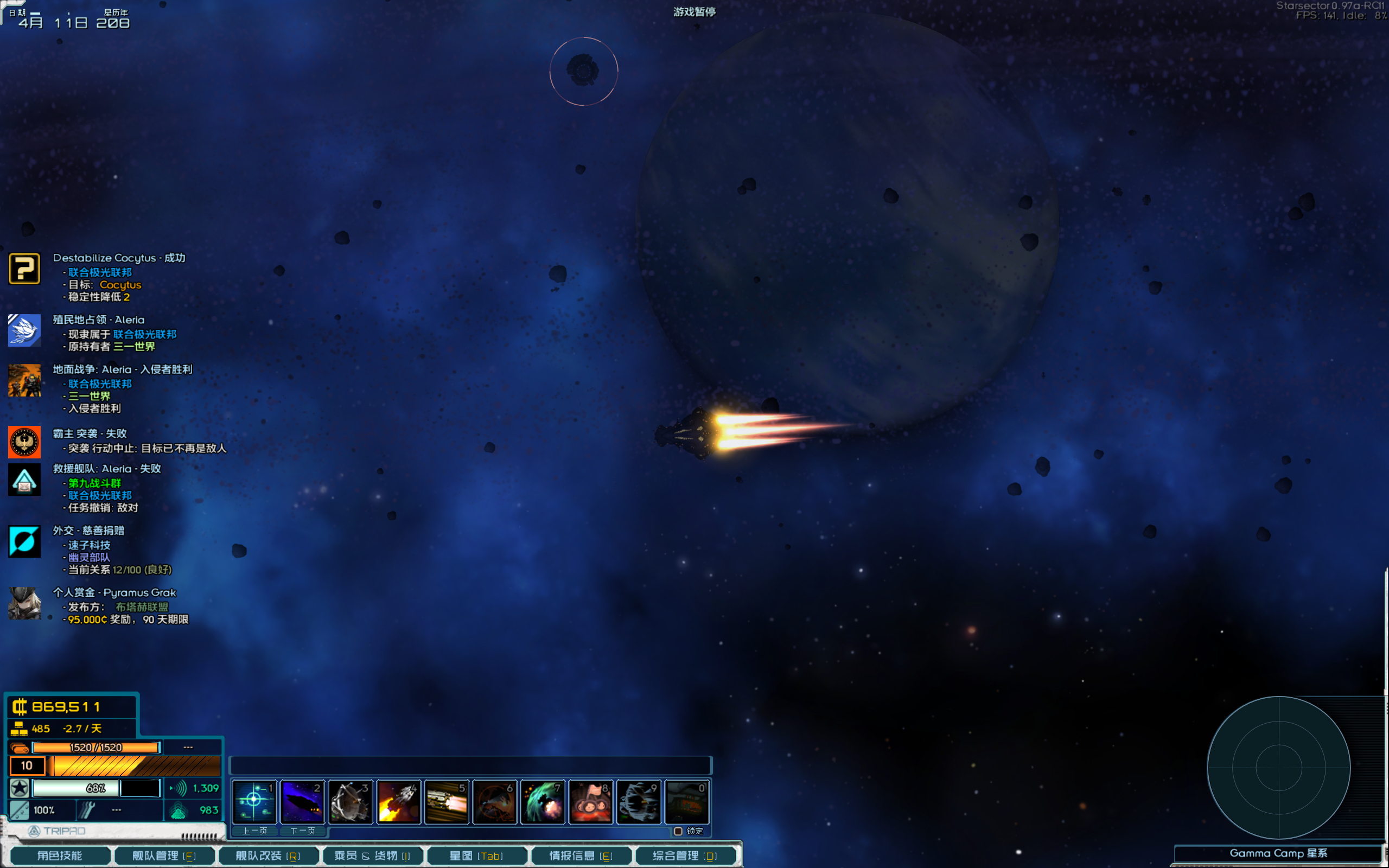Activate the green wave explosion ability in slot 7
The width and height of the screenshot is (1389, 868).
543,801
